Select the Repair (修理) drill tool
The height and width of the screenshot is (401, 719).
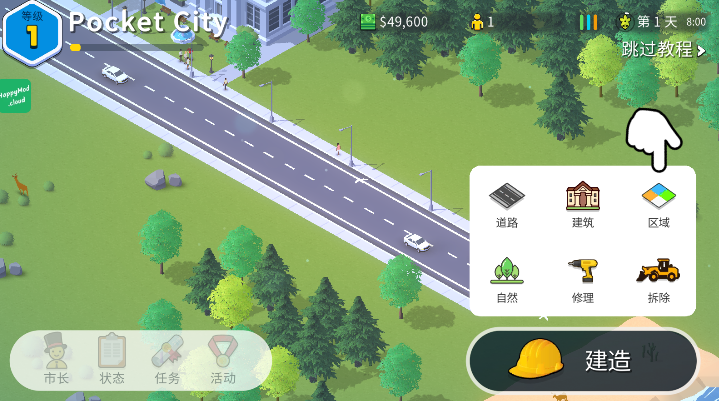(x=582, y=279)
